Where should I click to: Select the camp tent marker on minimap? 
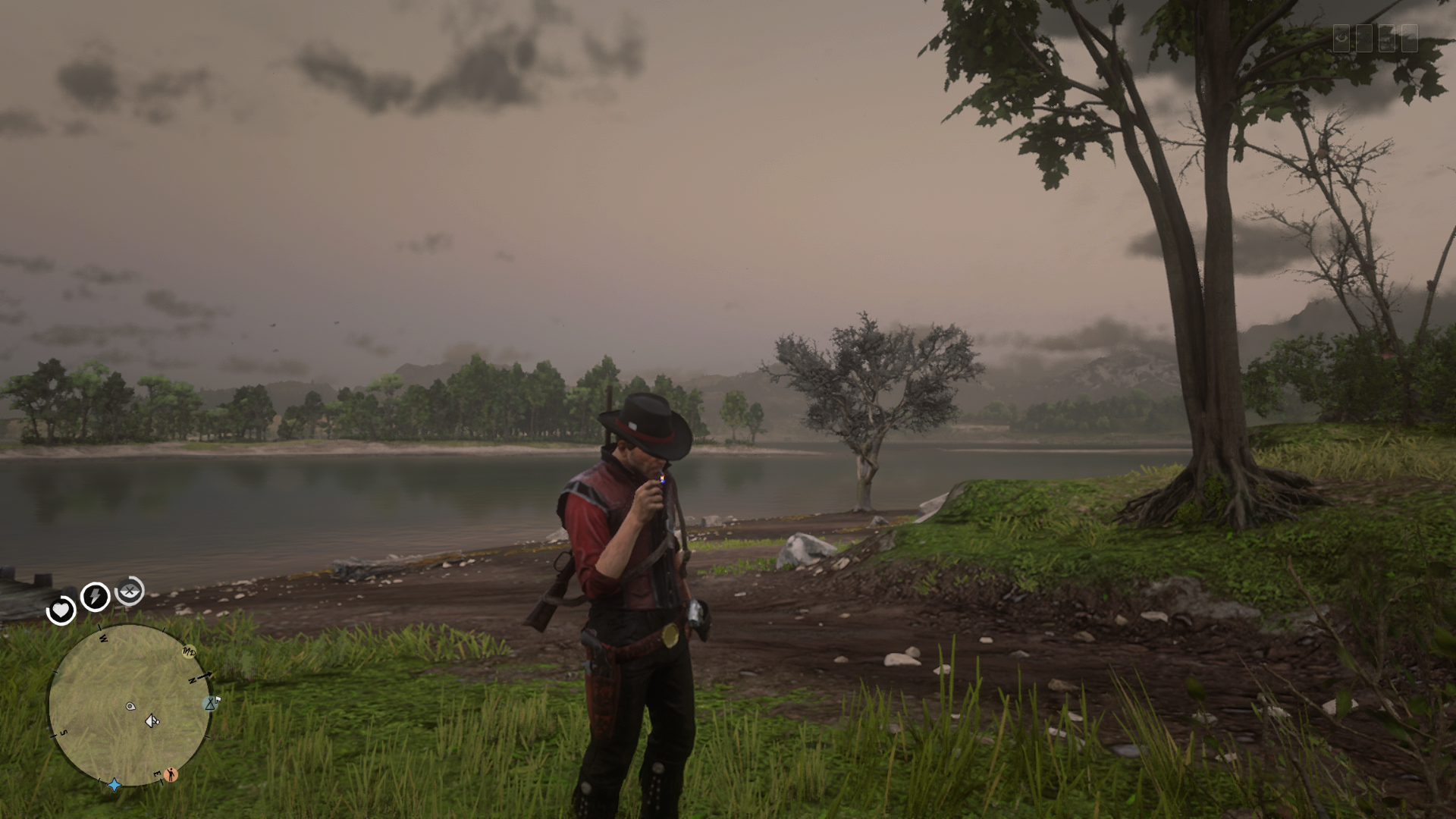click(210, 704)
